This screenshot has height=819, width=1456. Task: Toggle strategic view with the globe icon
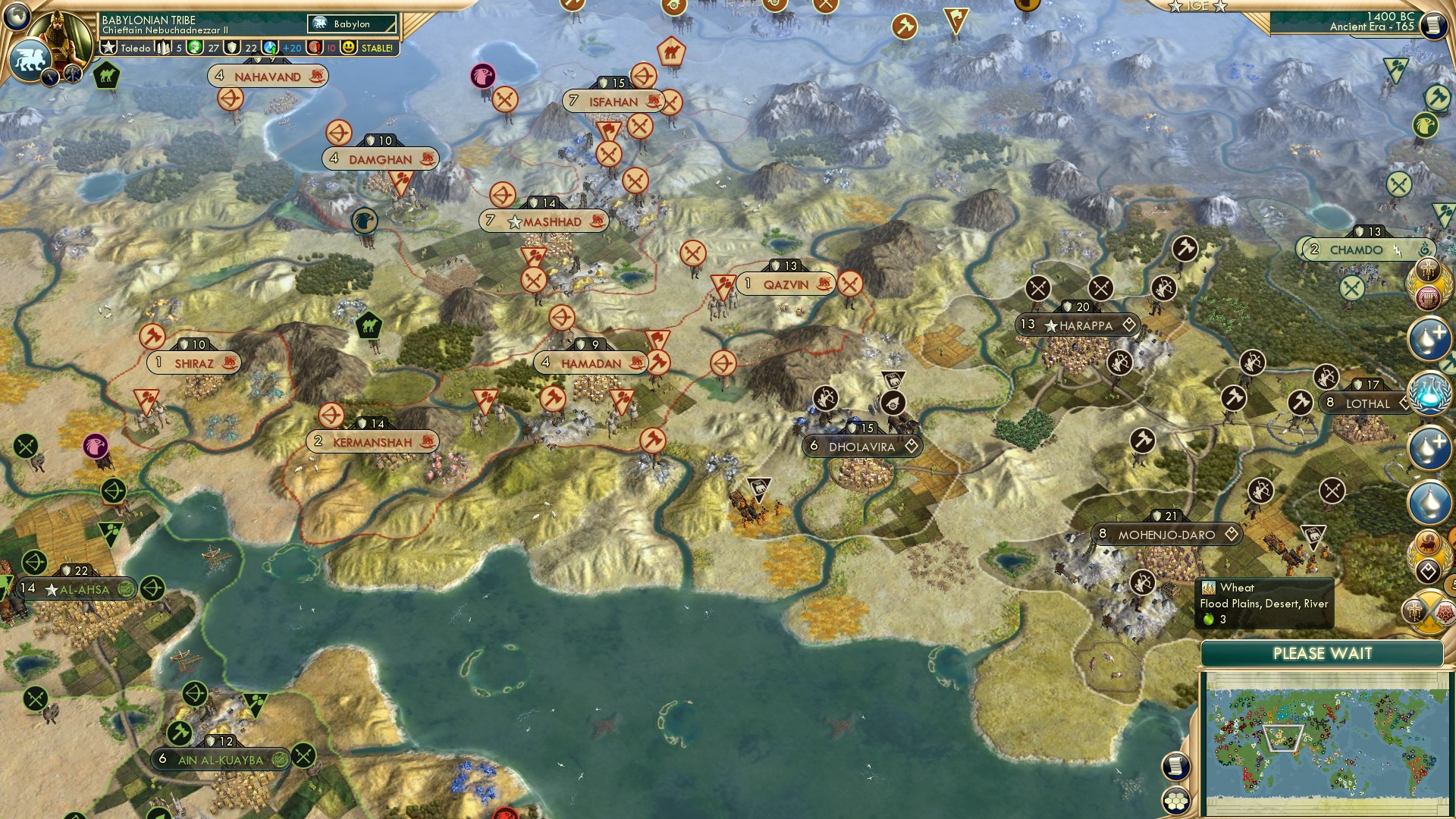point(18,17)
